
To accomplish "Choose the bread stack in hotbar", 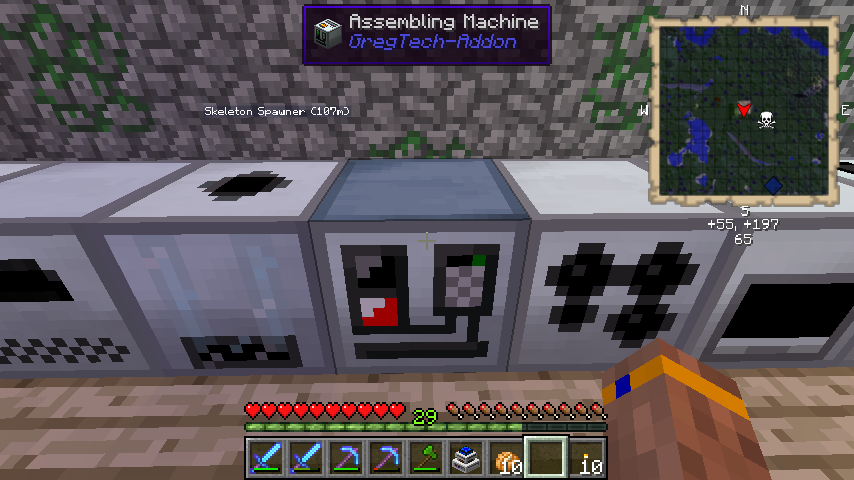I will click(504, 458).
